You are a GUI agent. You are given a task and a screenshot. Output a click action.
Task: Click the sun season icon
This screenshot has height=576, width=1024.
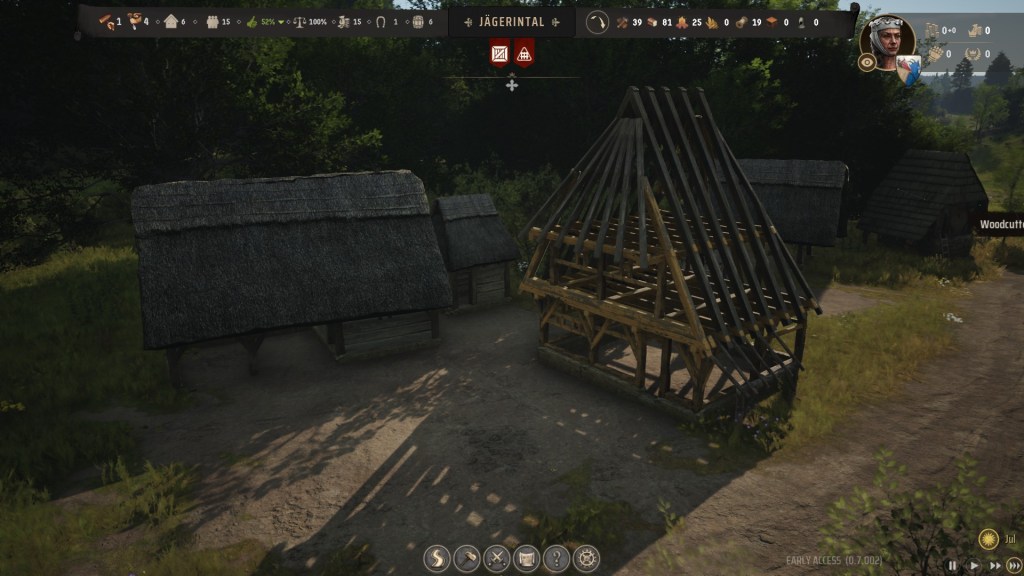[x=988, y=538]
